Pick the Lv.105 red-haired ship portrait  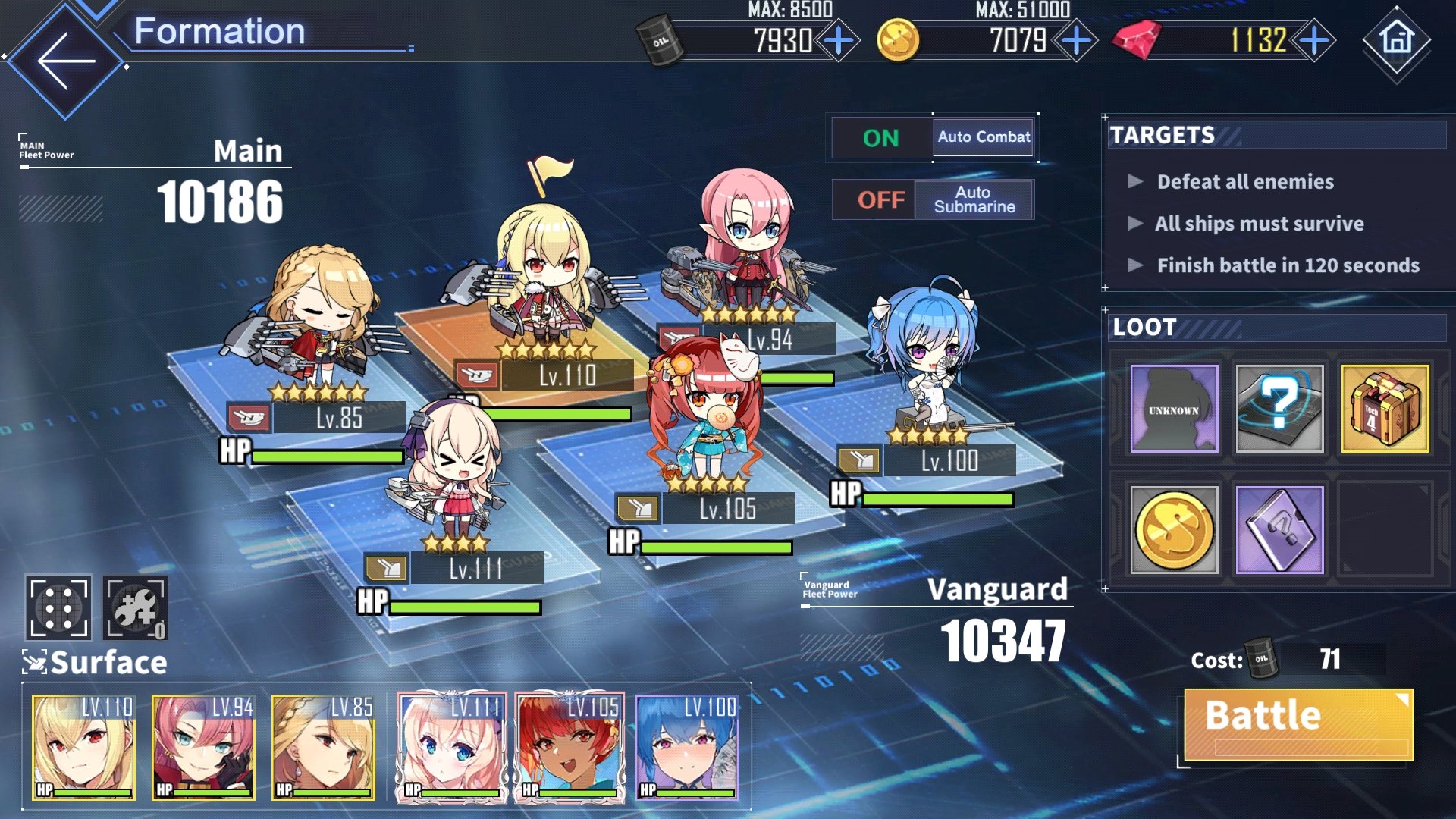(x=570, y=748)
